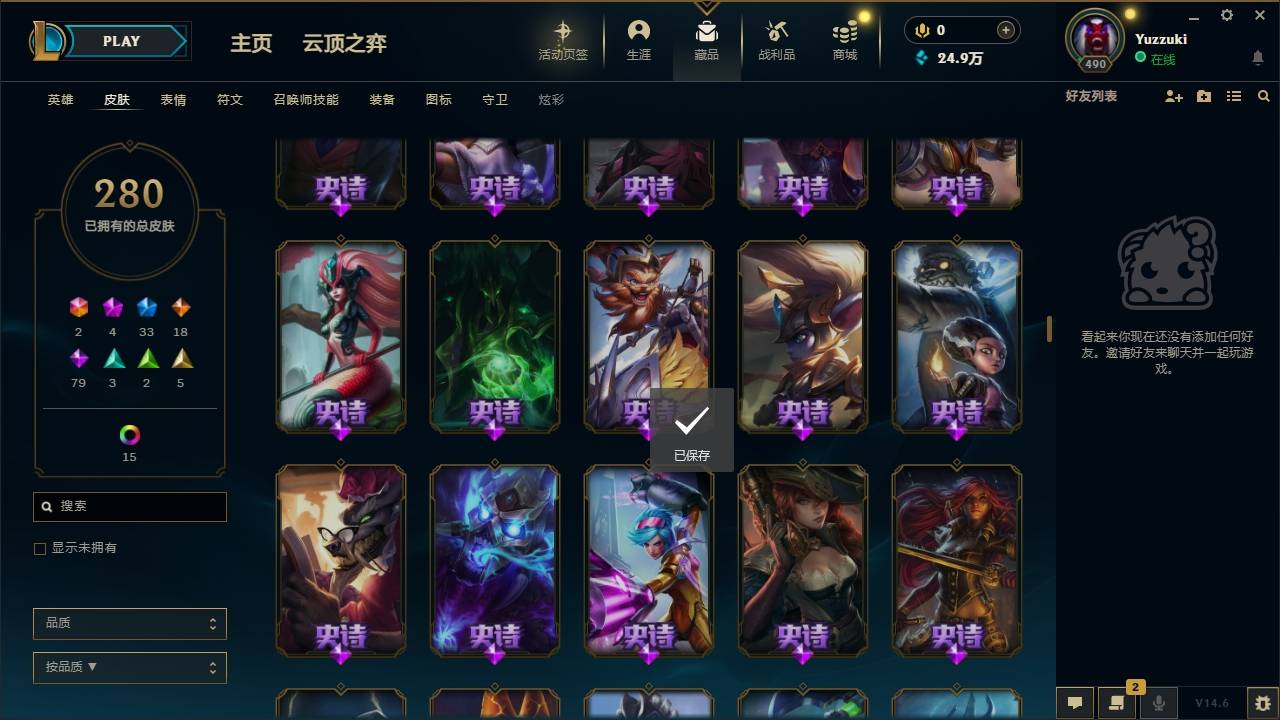Open the friend list view options menu

click(1233, 96)
